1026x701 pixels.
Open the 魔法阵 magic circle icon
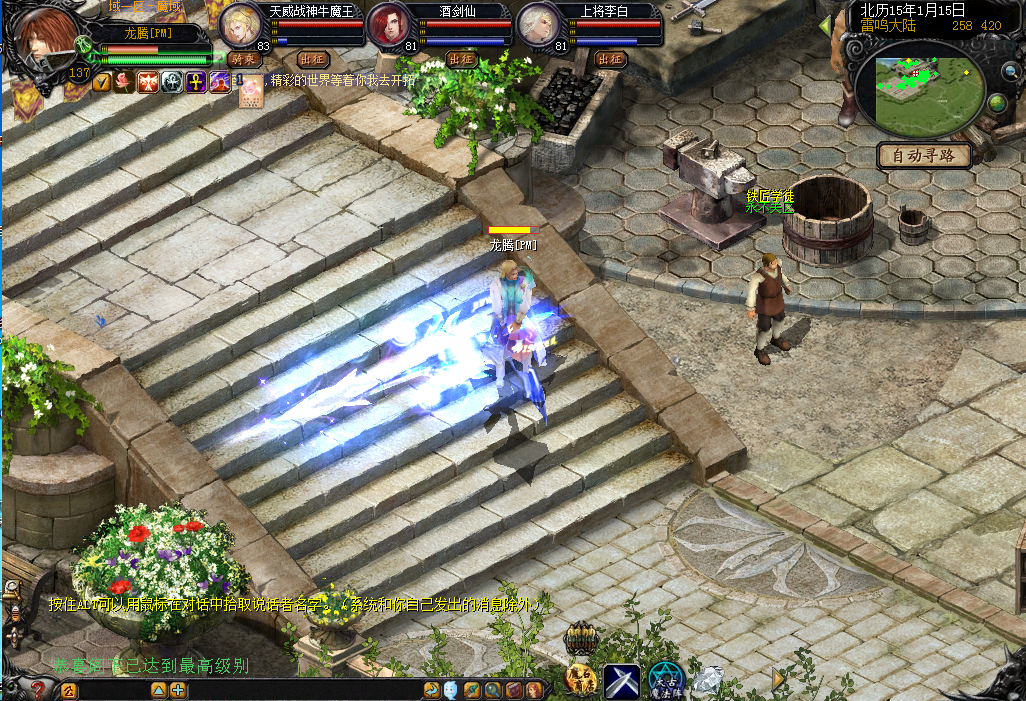[x=665, y=680]
